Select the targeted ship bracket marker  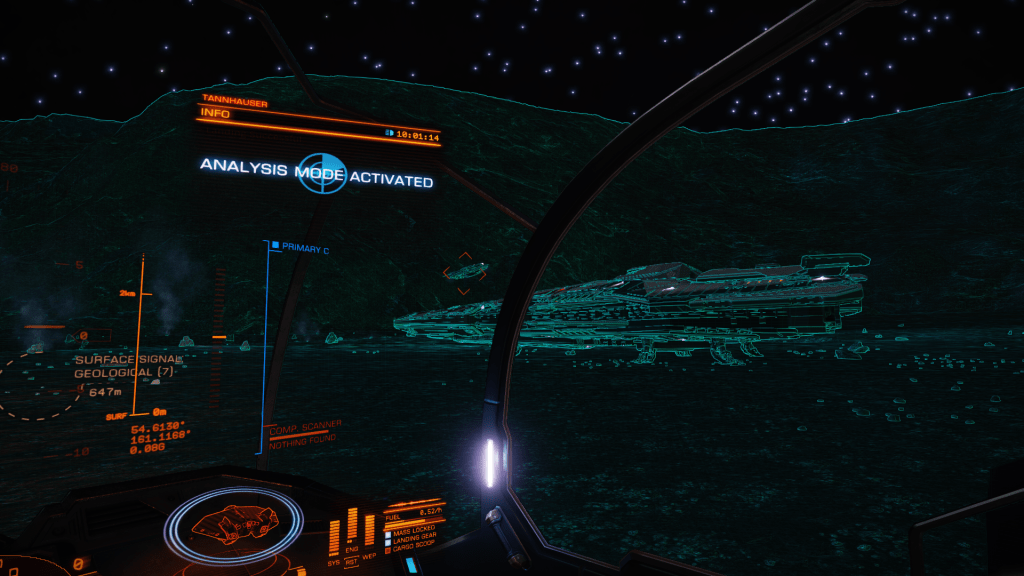click(x=464, y=270)
